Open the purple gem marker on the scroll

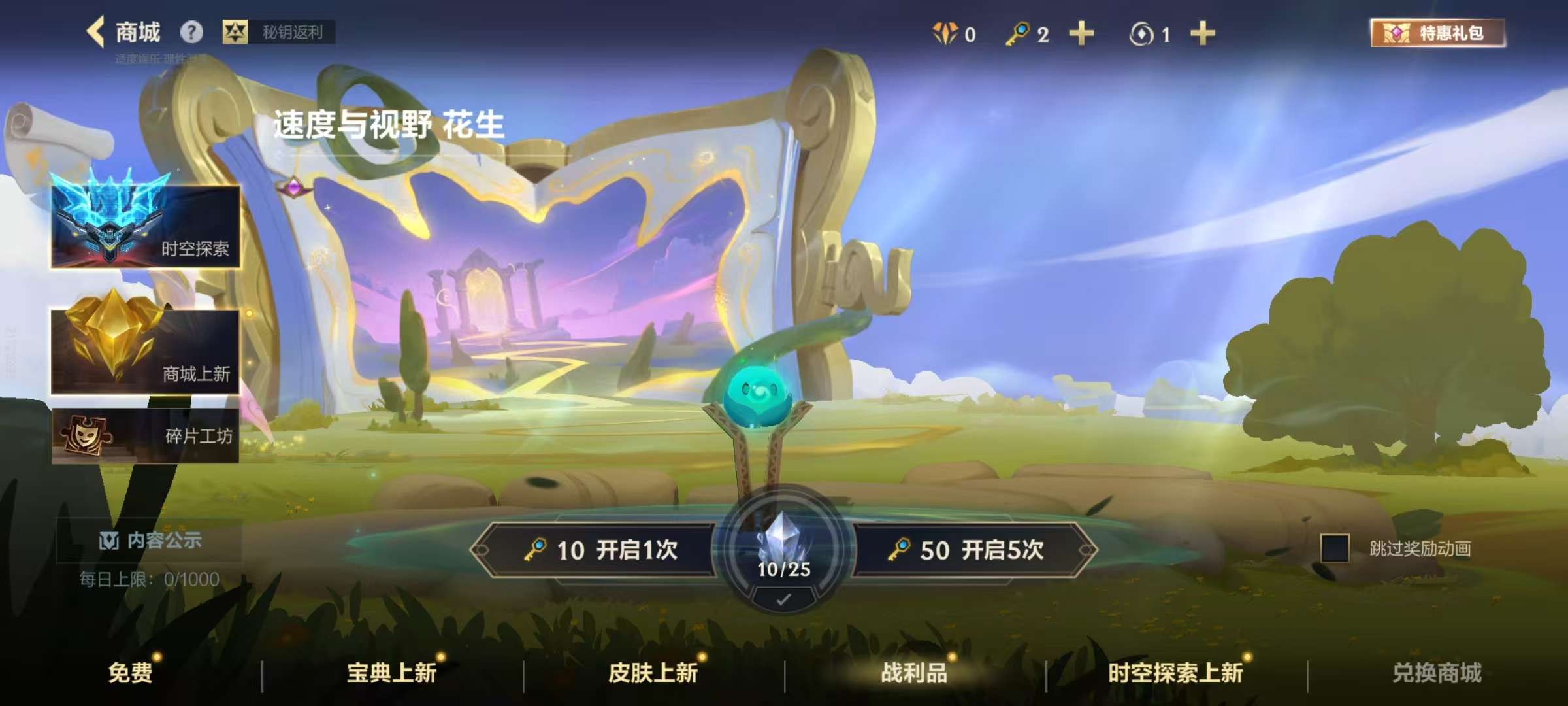coord(294,186)
